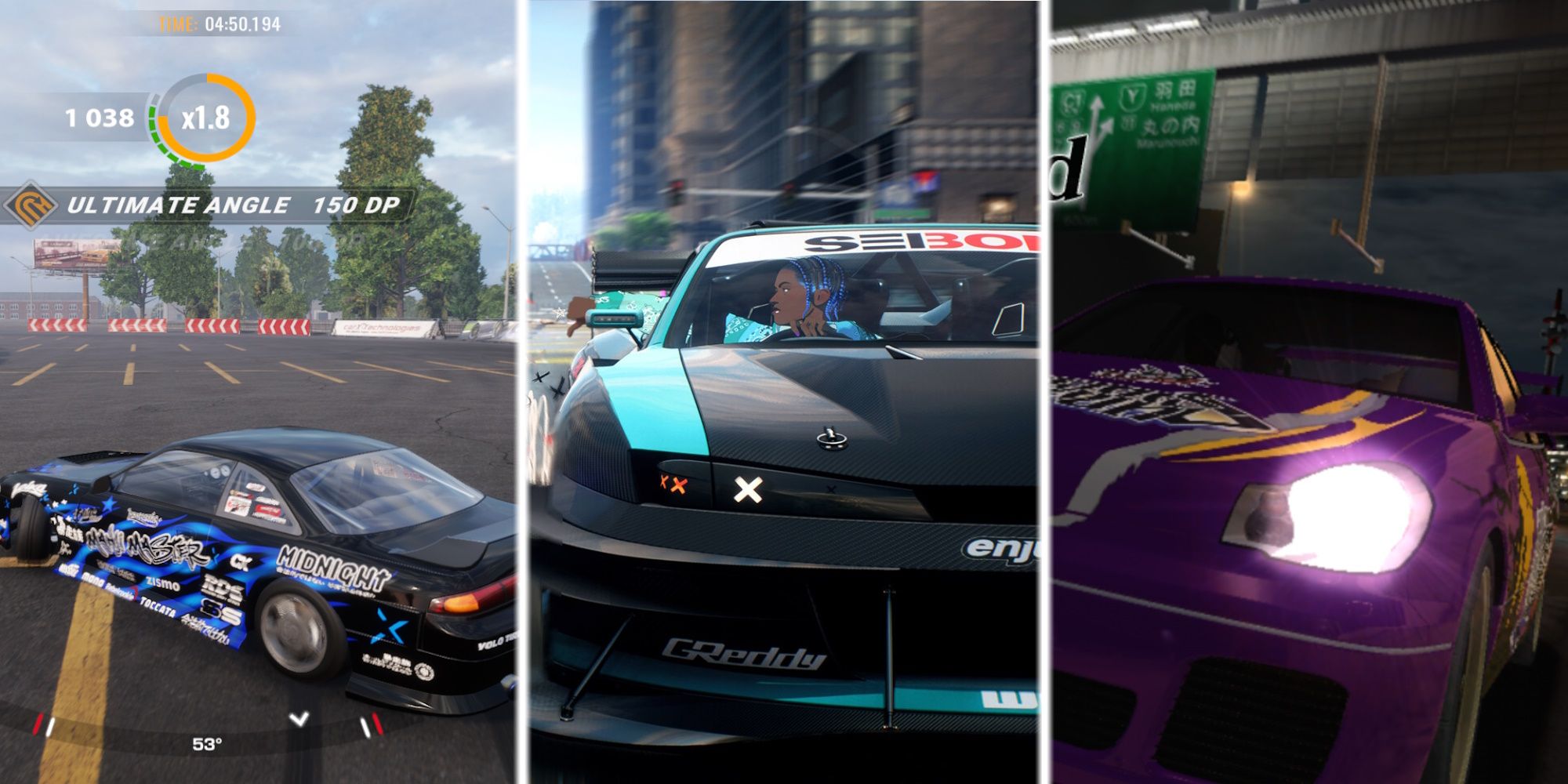Screen dimensions: 1568x784
Task: Click the 53° drift angle indicator
Action: coord(207,745)
